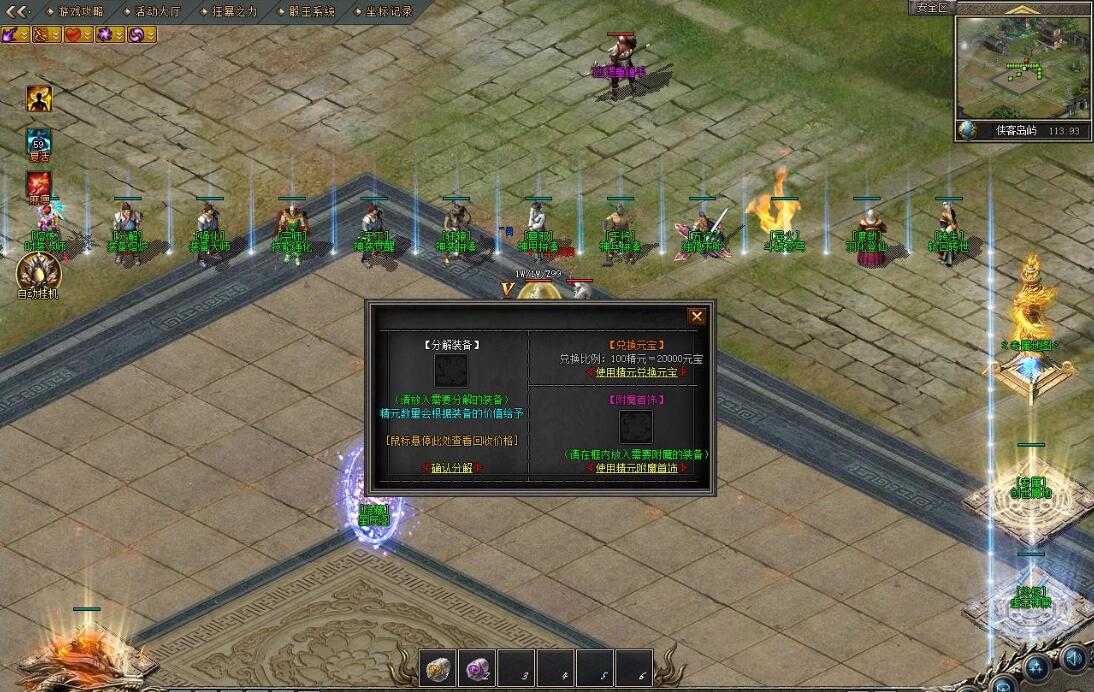Toggle the sound speaker button
1094x692 pixels.
[x=1075, y=659]
